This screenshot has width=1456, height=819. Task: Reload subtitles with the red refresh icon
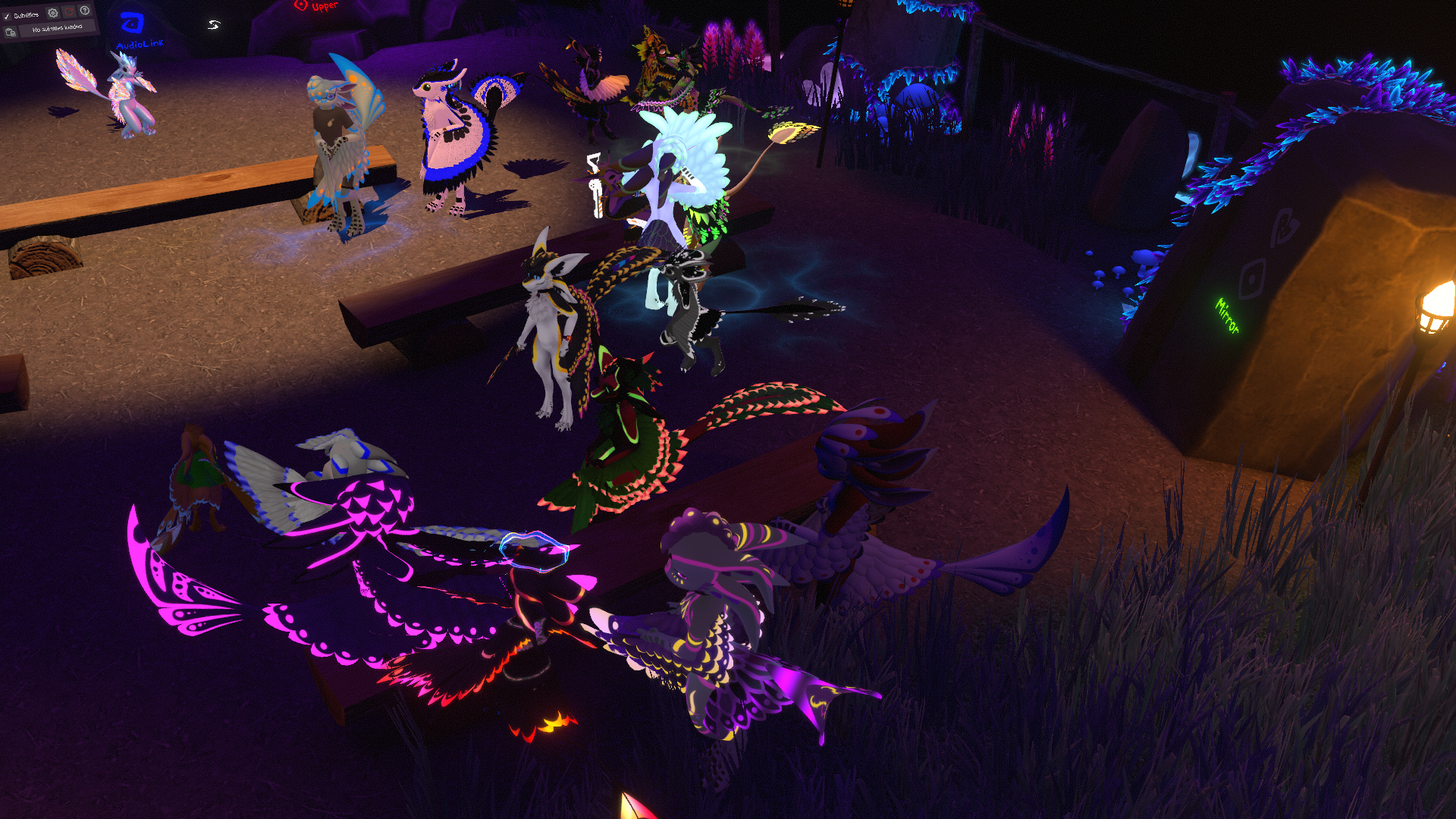(x=69, y=11)
